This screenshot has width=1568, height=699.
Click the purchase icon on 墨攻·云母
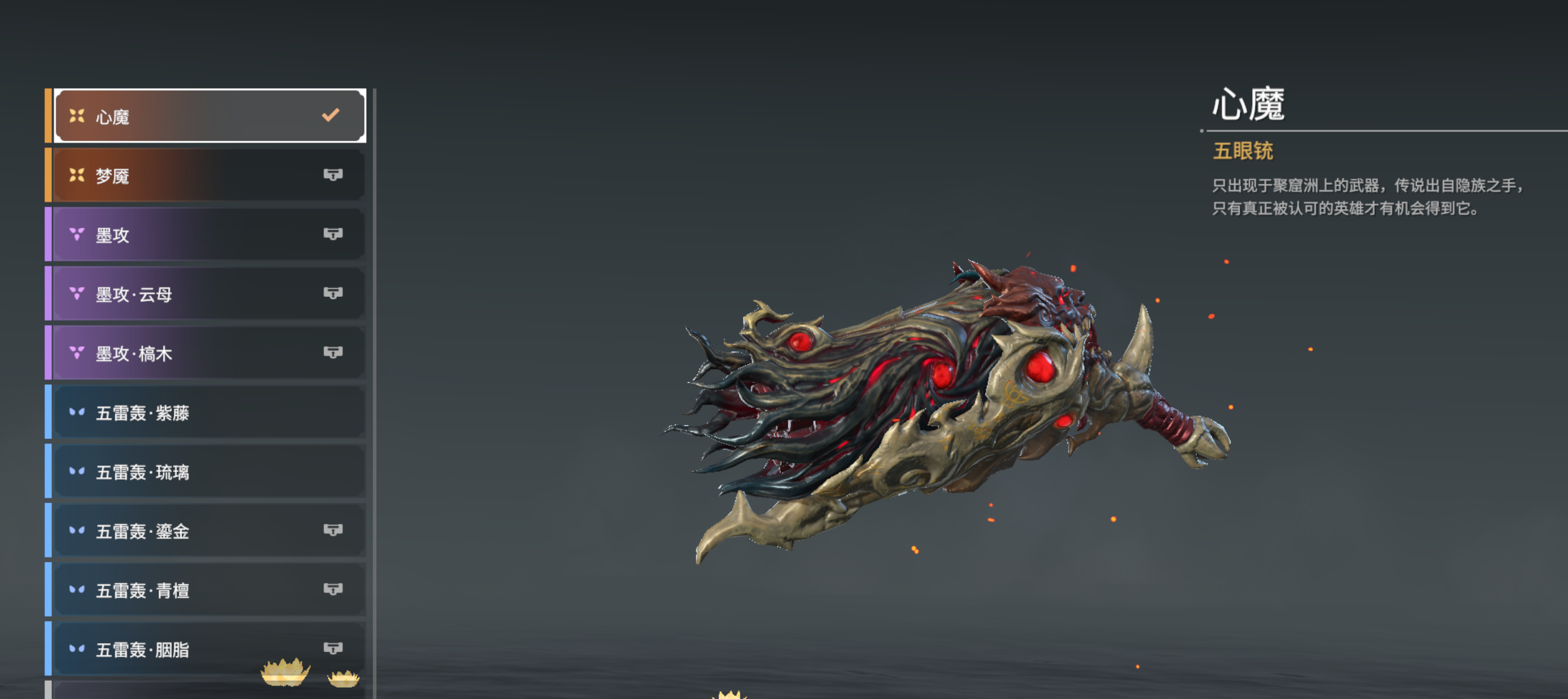point(335,293)
